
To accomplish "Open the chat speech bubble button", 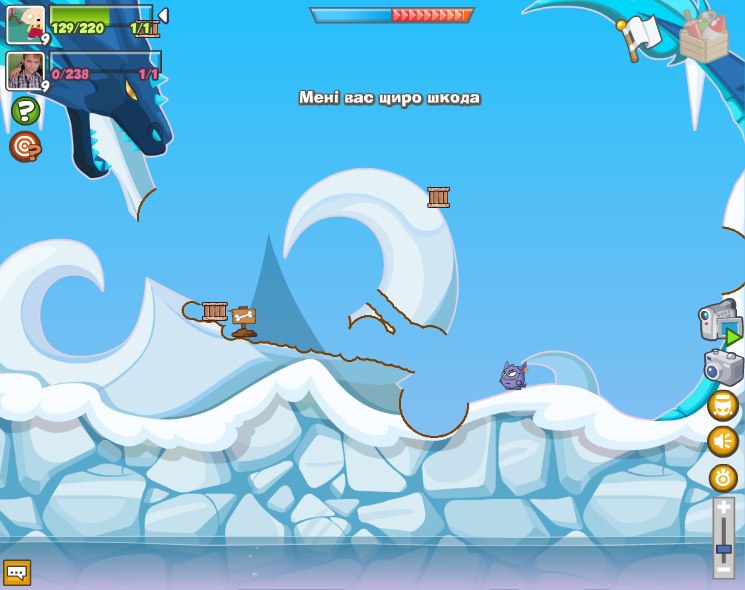I will click(17, 573).
